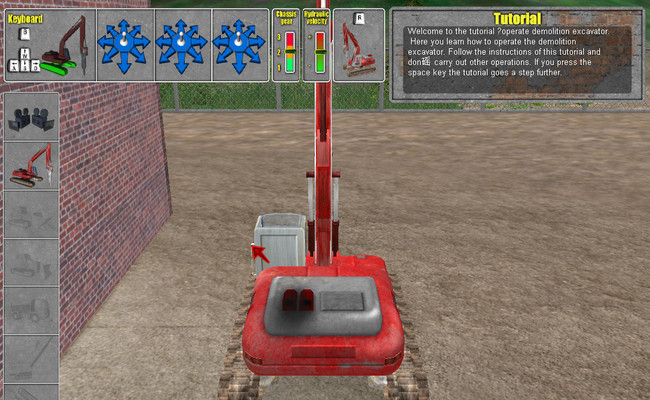650x400 pixels.
Task: Select the red excavator in the sidebar
Action: 32,166
